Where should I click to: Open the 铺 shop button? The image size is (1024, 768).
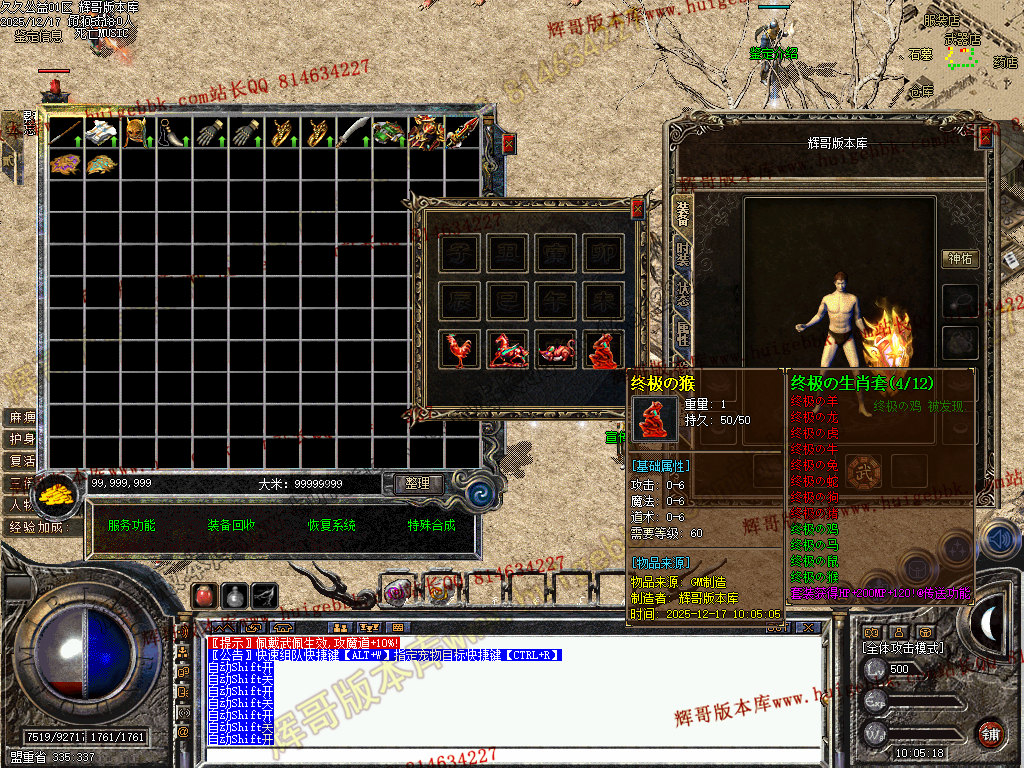(990, 732)
